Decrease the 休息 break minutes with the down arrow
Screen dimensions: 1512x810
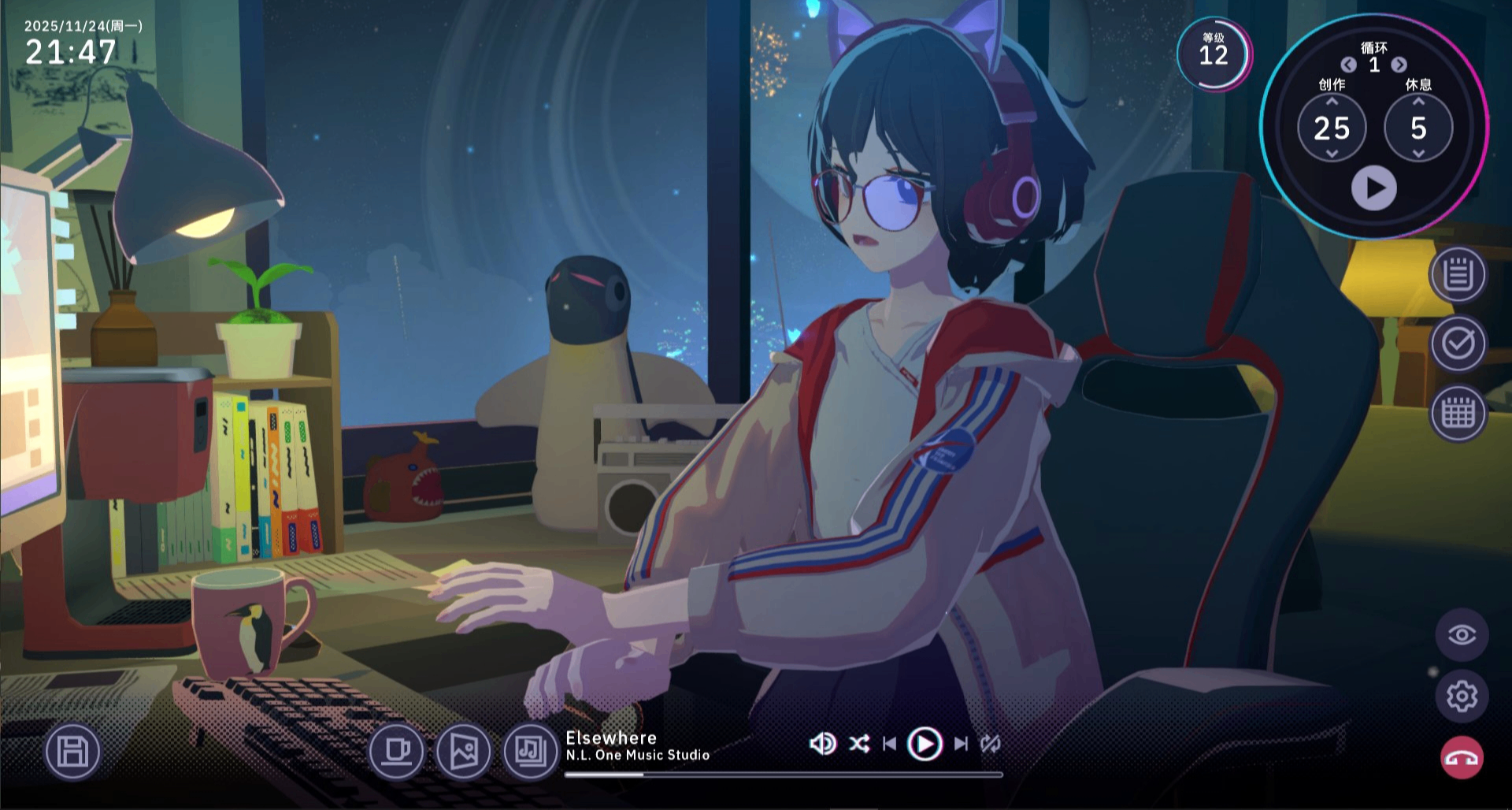(x=1418, y=154)
